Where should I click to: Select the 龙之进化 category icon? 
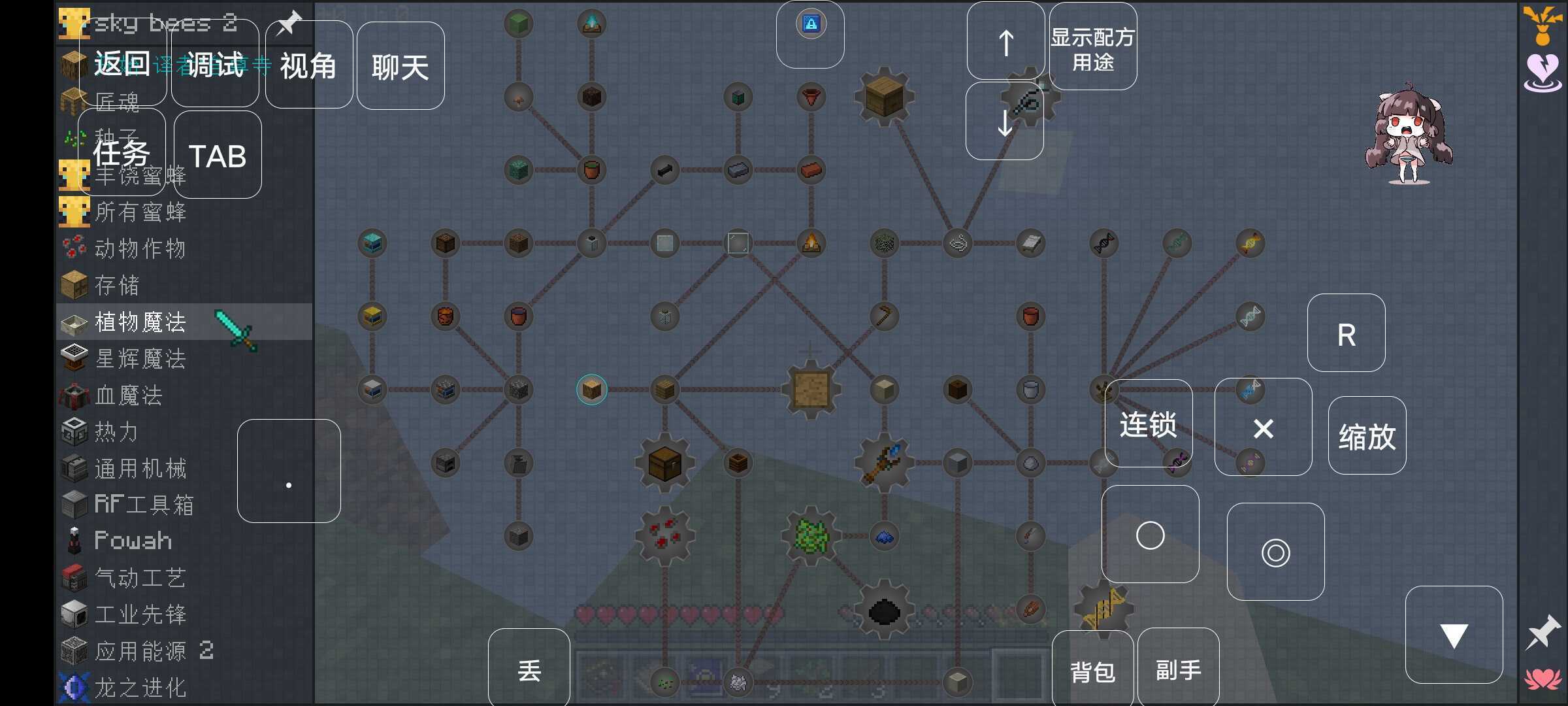pyautogui.click(x=74, y=687)
